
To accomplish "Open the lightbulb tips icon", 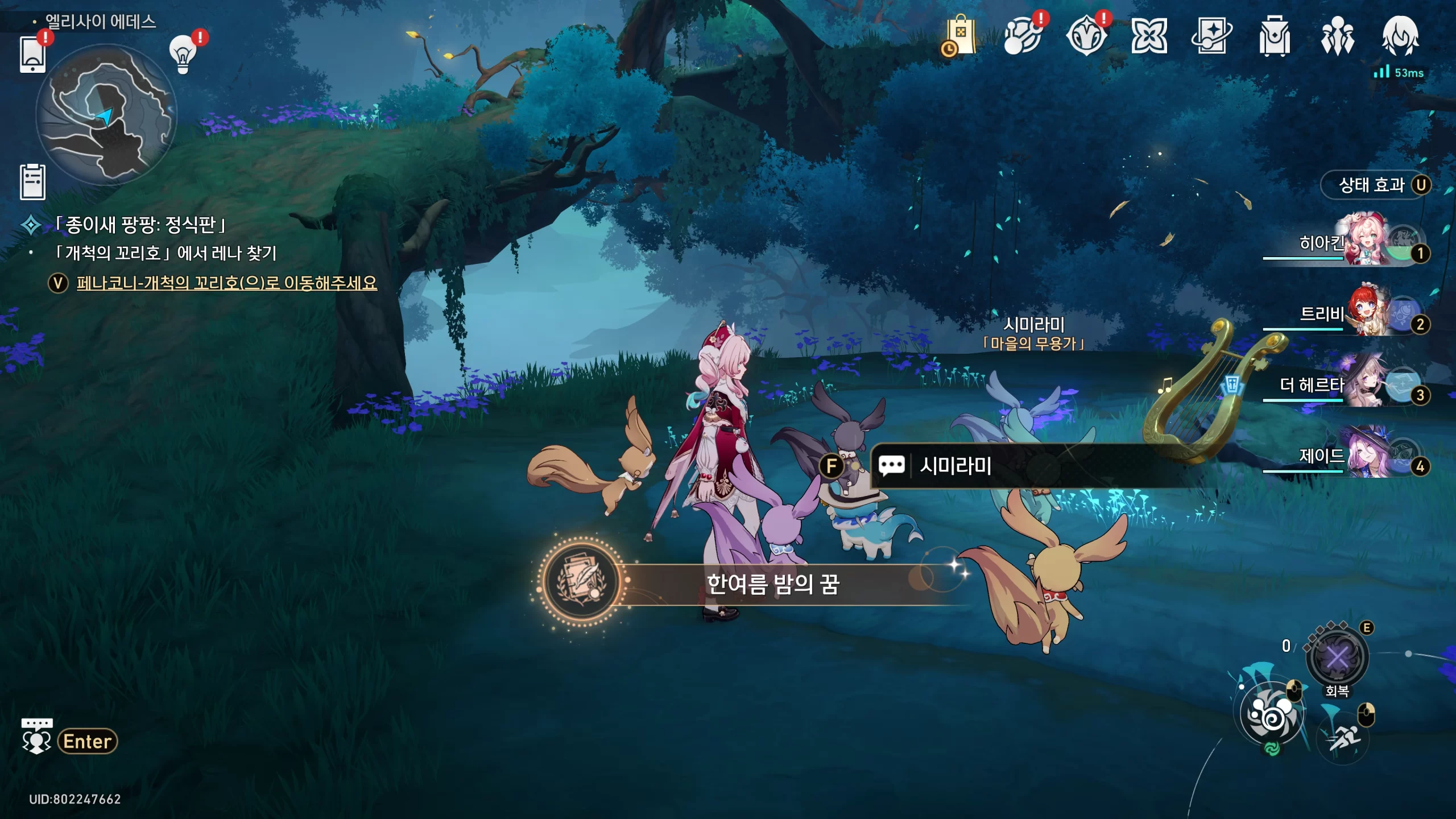I will 183,54.
